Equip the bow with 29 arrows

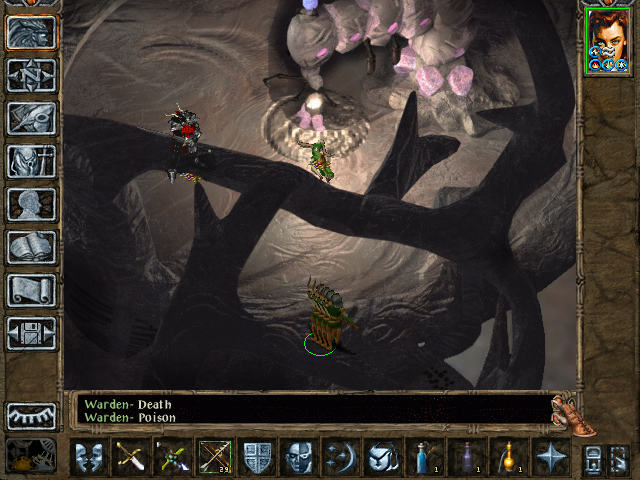215,457
